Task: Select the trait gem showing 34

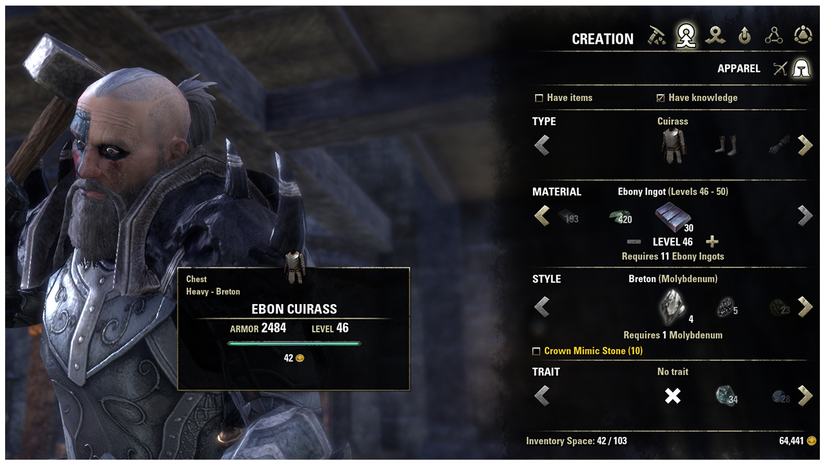Action: pyautogui.click(x=725, y=397)
